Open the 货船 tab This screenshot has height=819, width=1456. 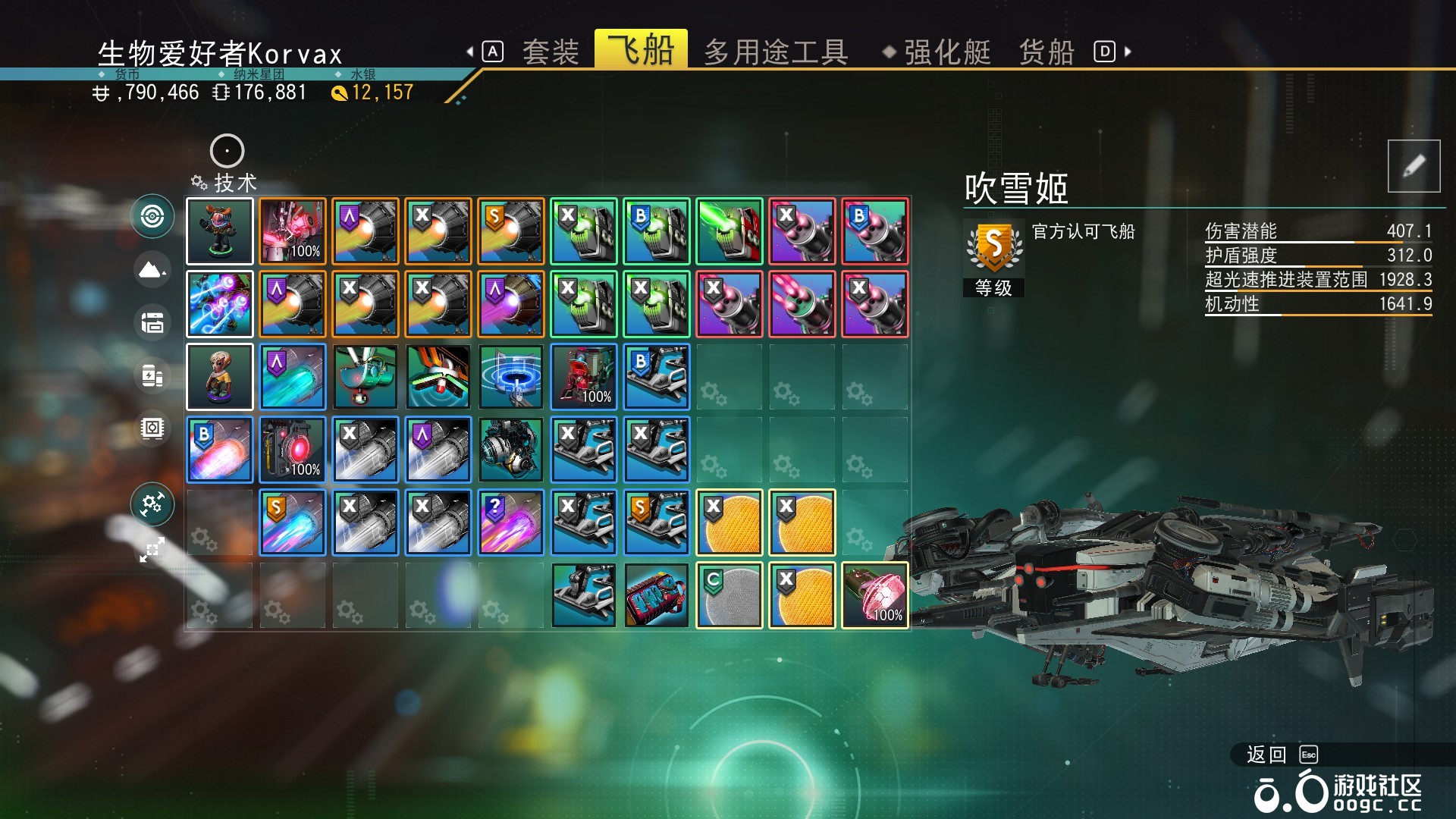click(x=1046, y=52)
